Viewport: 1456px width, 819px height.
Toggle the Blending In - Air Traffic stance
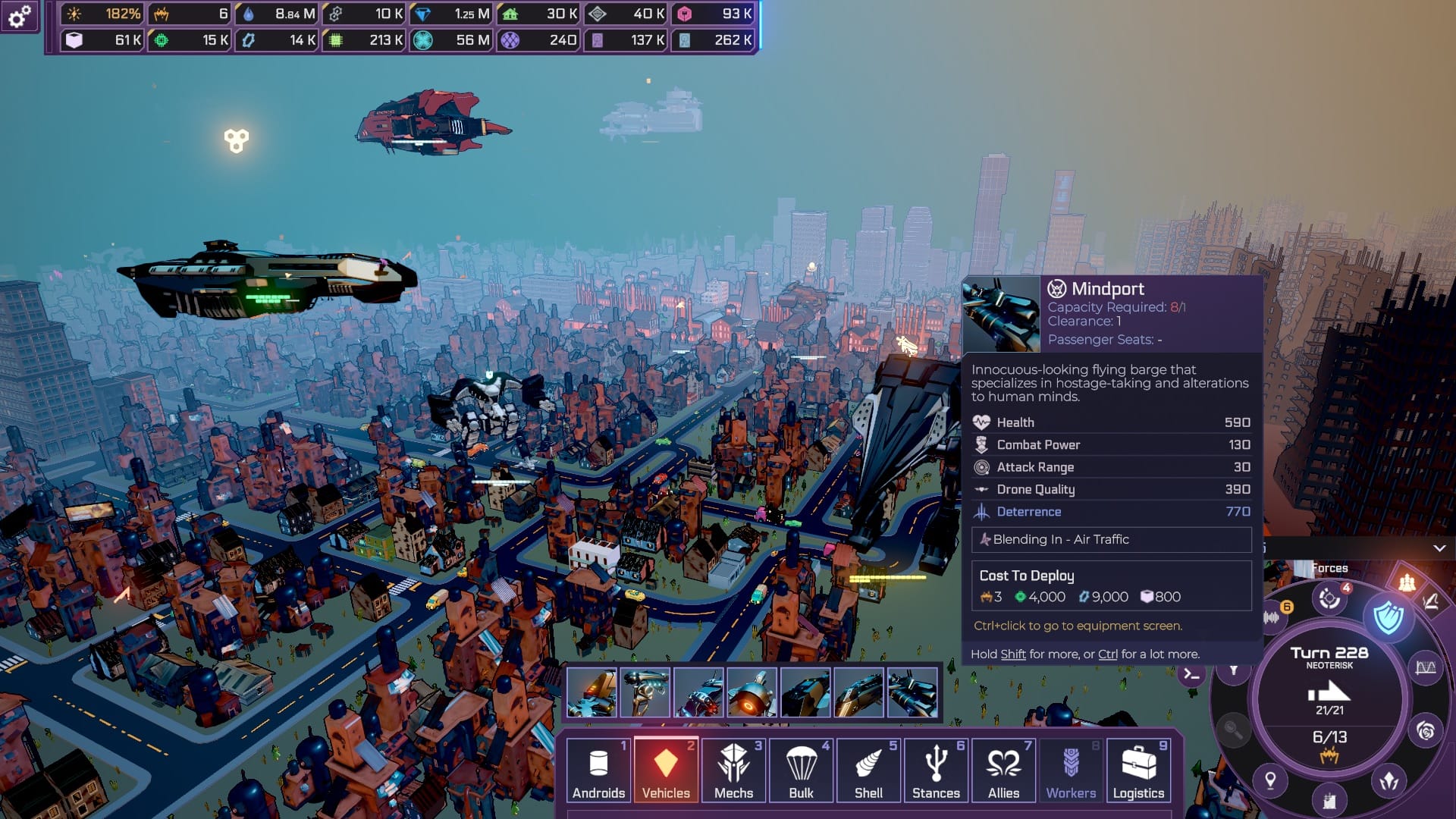[1111, 540]
